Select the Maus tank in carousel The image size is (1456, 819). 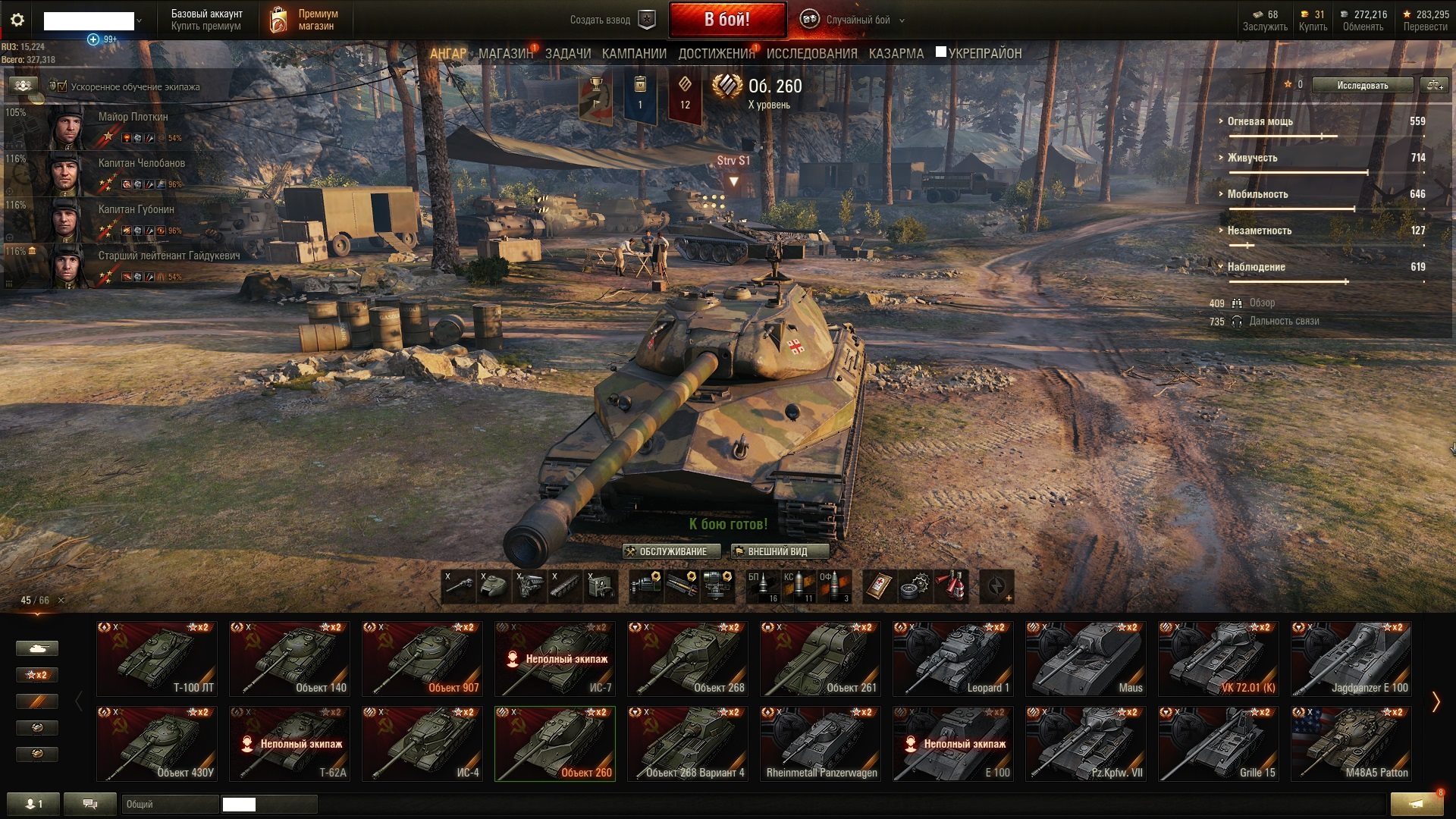(1085, 658)
